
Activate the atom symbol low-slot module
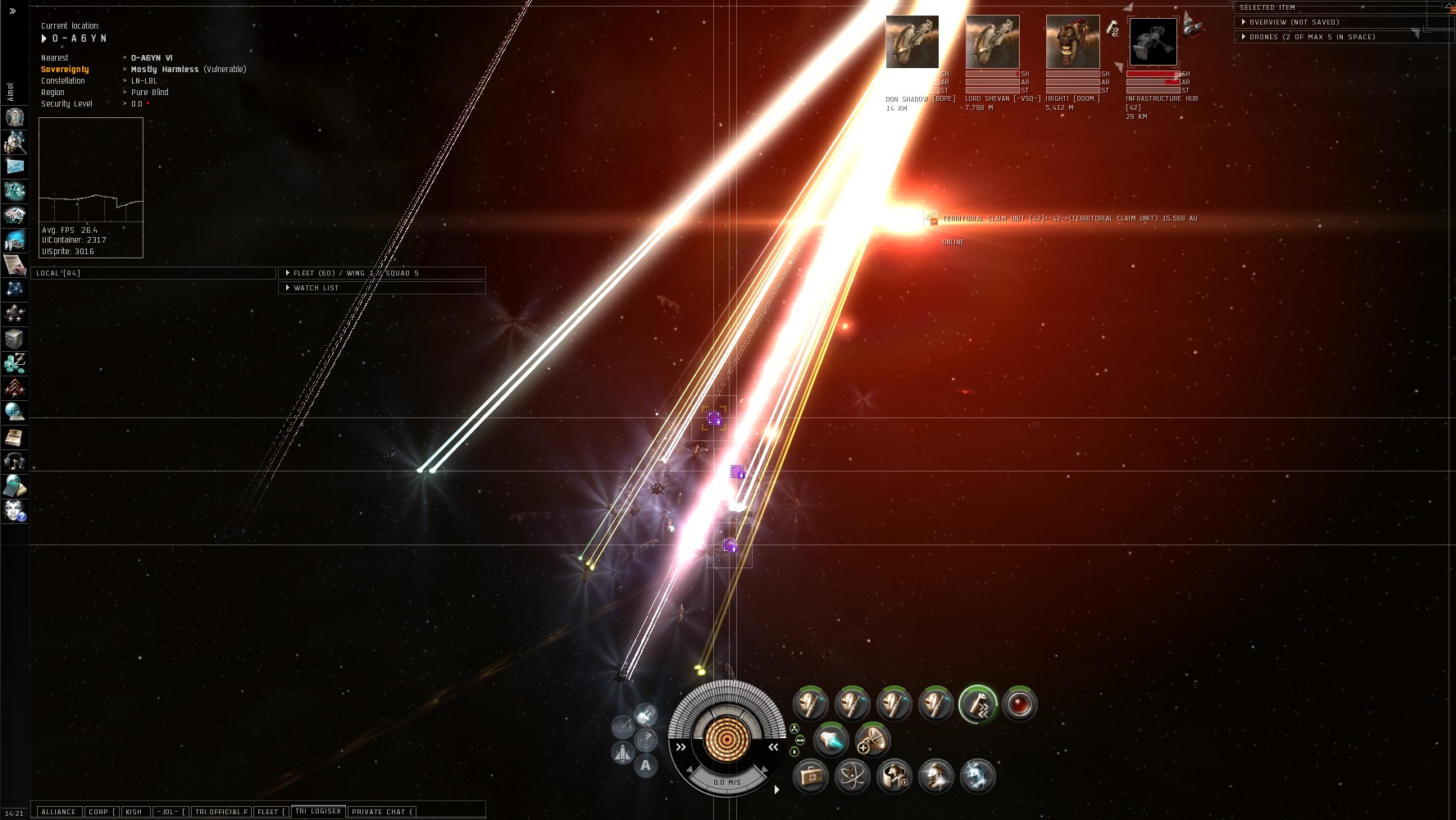coord(852,776)
